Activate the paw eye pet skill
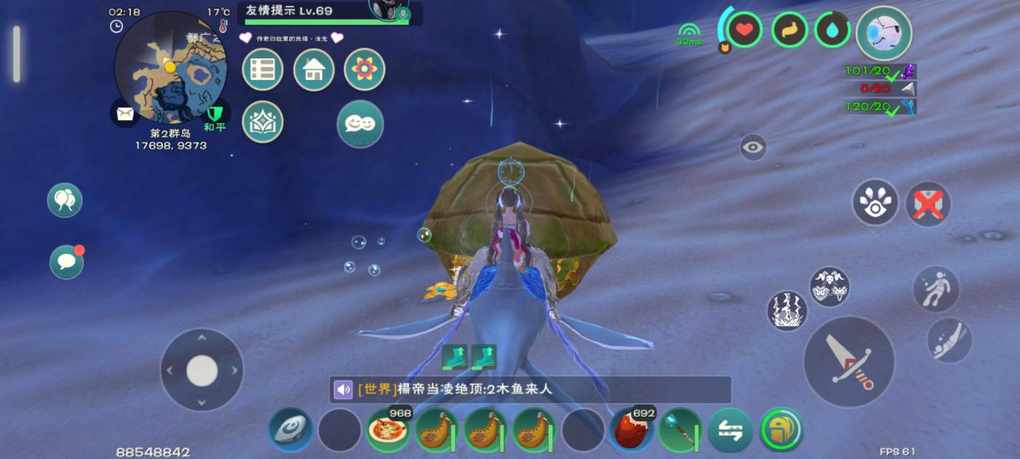Viewport: 1020px width, 459px height. pos(875,202)
